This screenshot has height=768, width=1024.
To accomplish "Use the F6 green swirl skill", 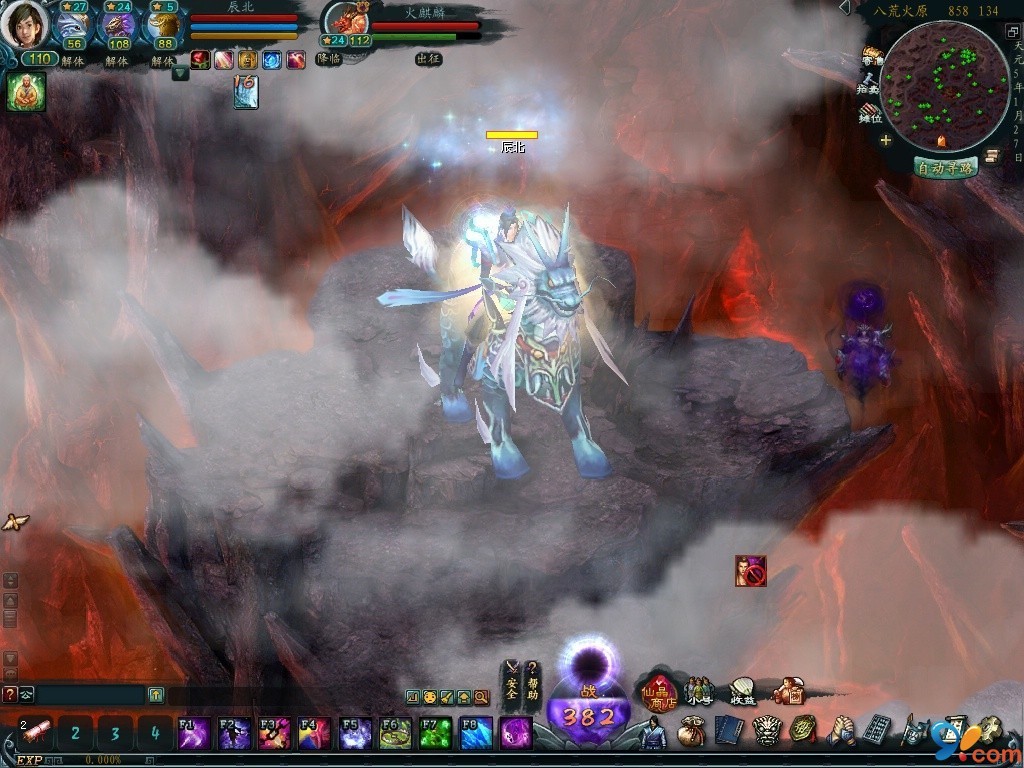I will 395,733.
